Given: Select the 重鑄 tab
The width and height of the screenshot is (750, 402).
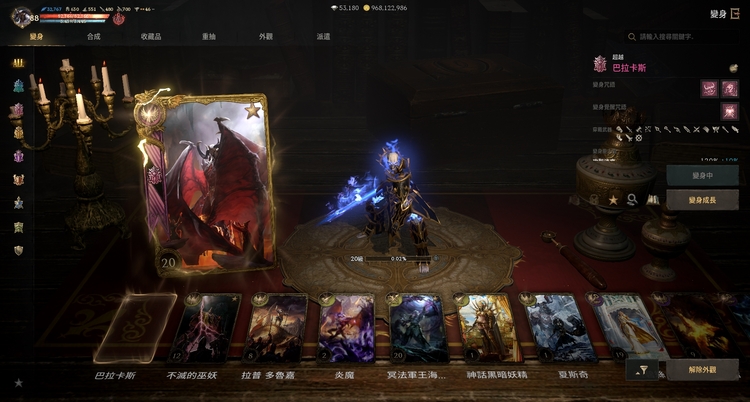Looking at the screenshot, I should (208, 36).
